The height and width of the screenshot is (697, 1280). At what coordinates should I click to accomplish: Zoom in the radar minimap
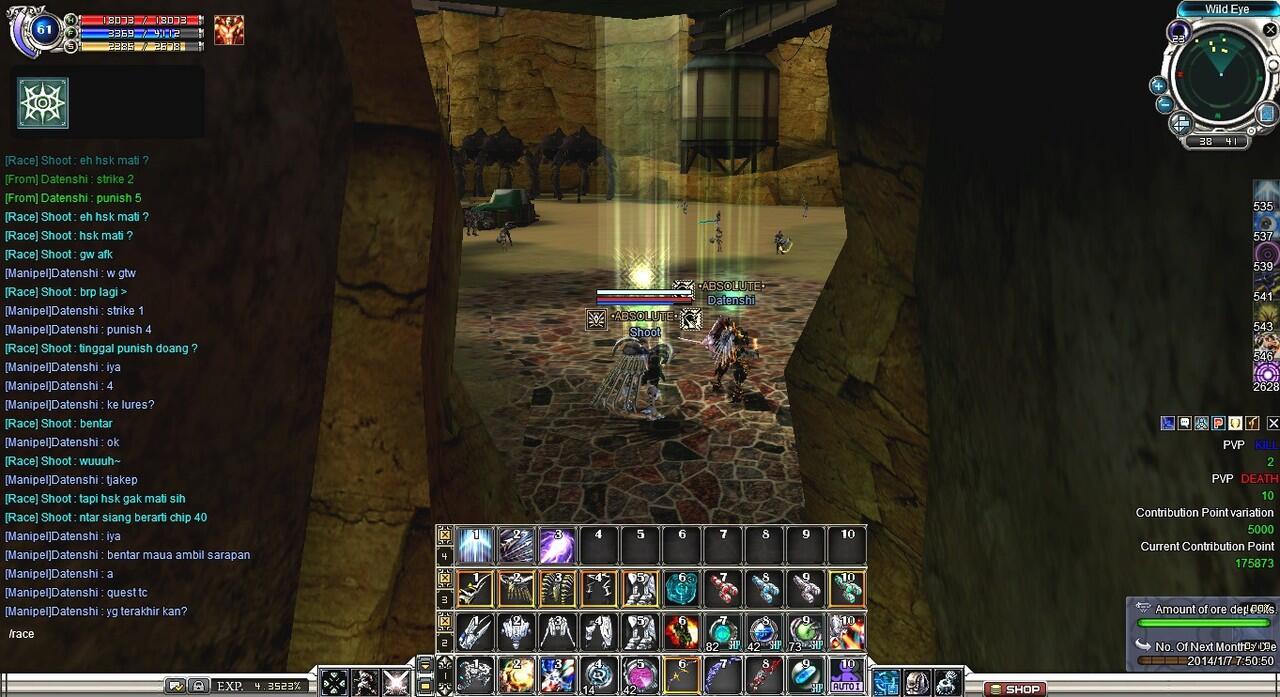[x=1158, y=85]
